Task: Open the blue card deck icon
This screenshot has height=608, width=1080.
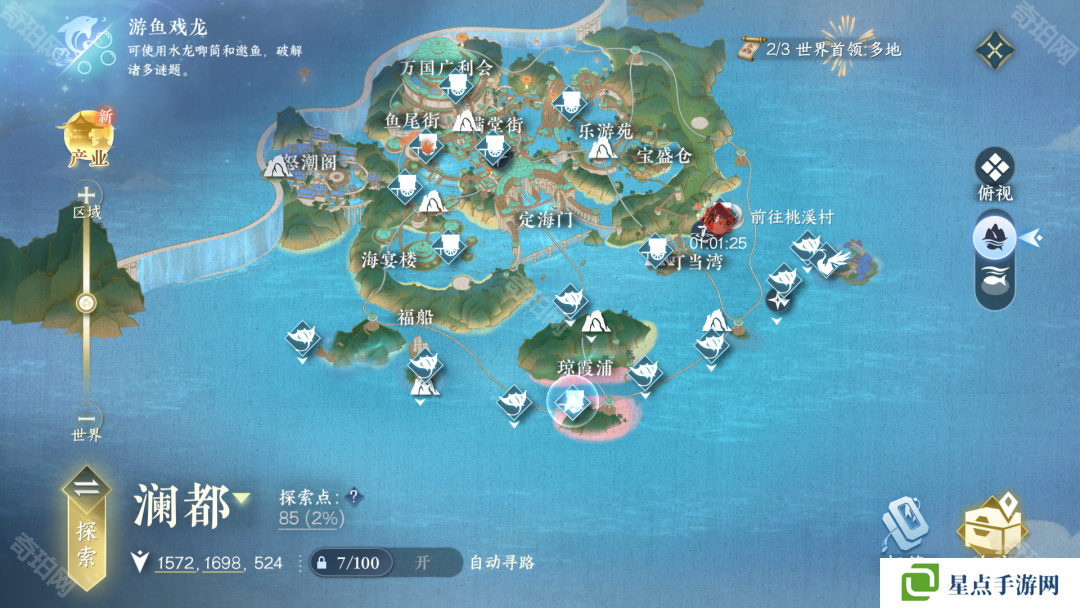Action: pyautogui.click(x=905, y=525)
